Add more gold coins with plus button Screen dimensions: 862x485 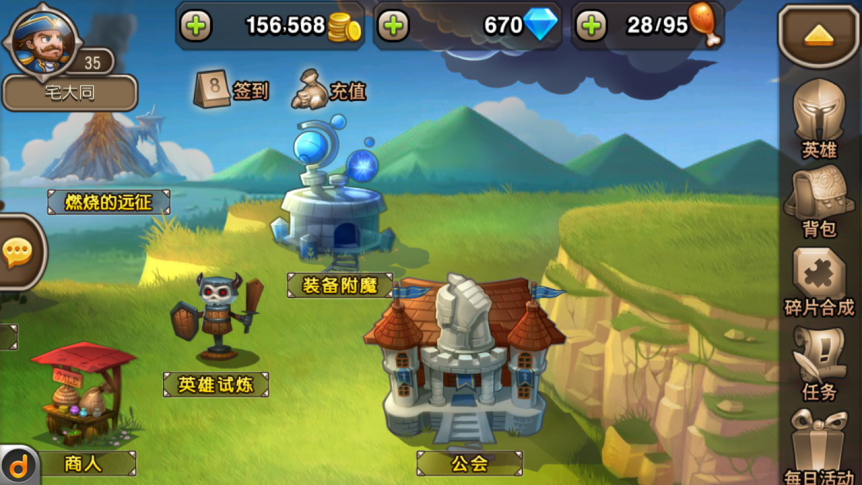[x=196, y=26]
